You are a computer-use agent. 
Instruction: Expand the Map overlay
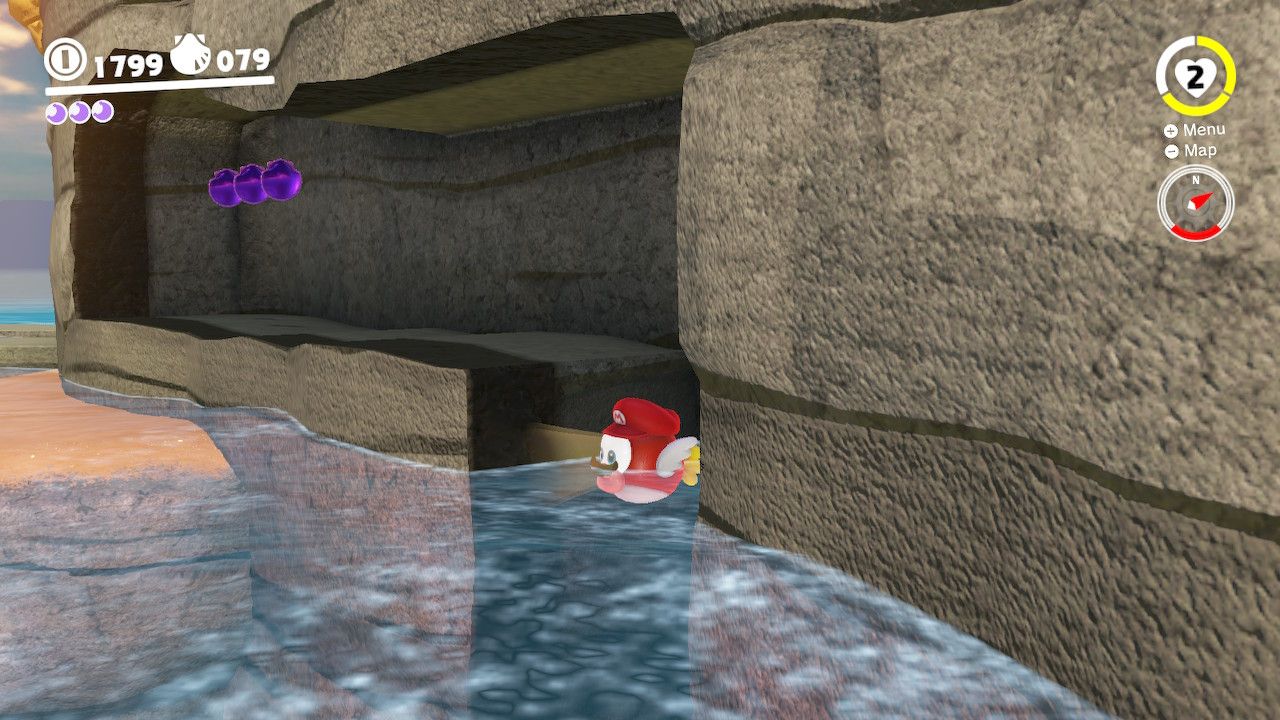click(x=1203, y=151)
